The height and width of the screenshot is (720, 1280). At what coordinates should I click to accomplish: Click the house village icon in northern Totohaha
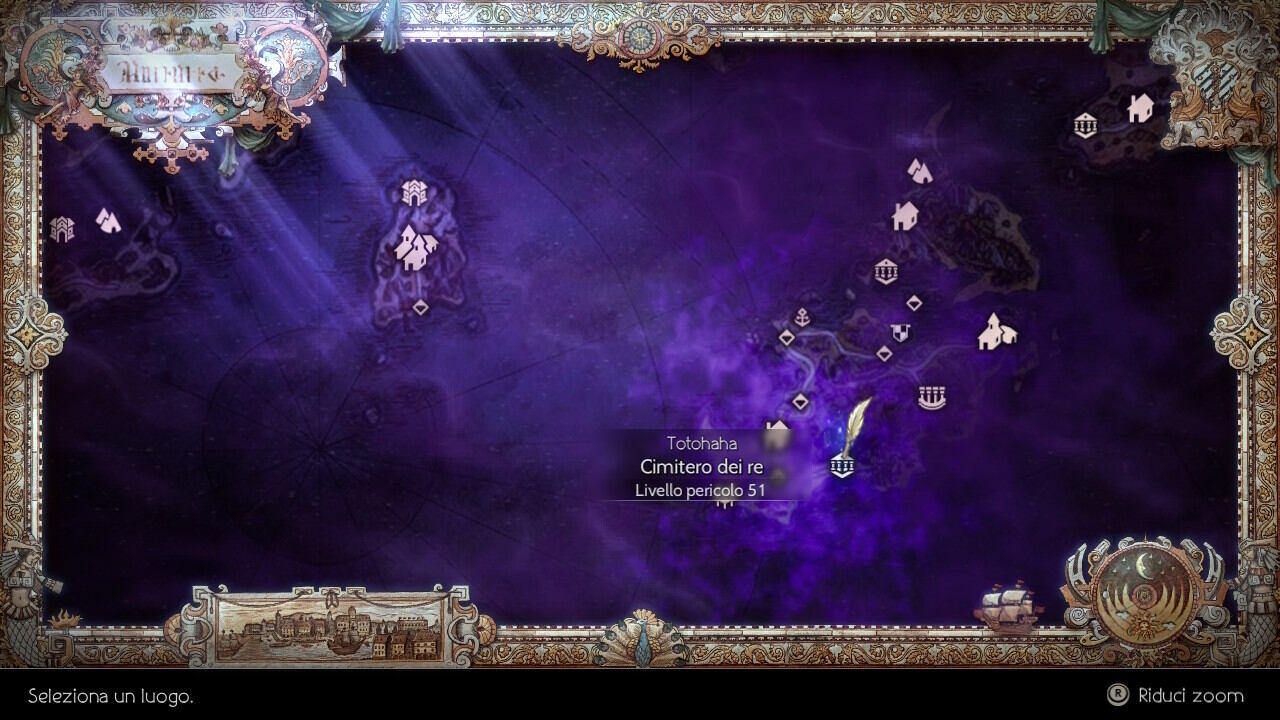[904, 216]
